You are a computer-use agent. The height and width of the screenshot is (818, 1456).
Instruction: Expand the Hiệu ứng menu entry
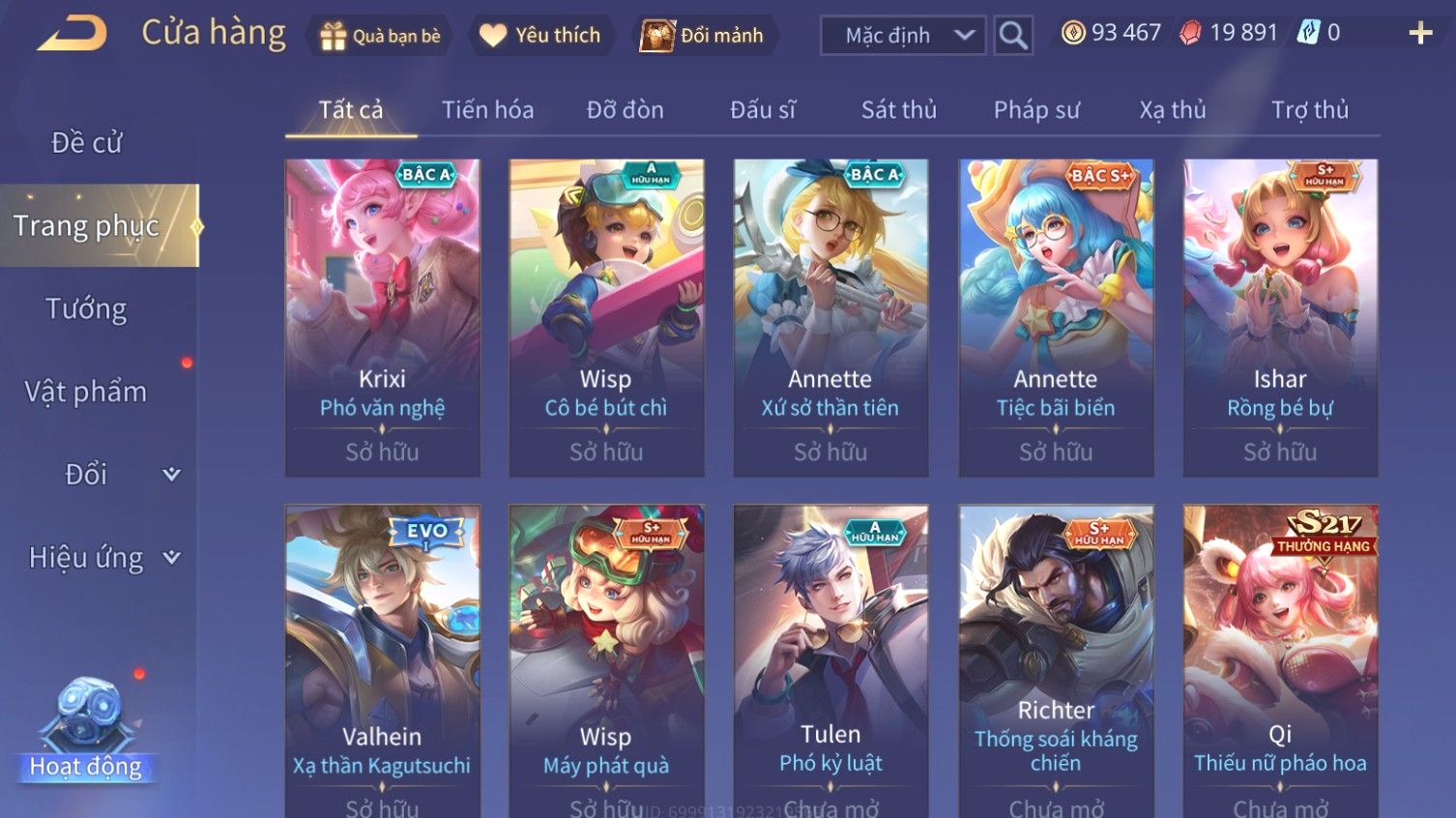(x=102, y=558)
